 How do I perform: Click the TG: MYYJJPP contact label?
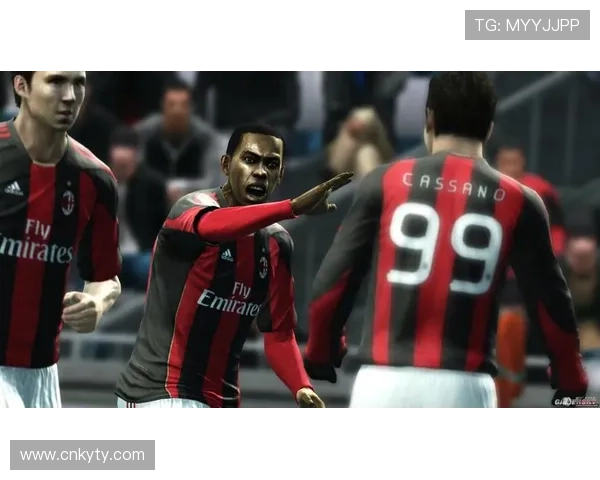coord(527,25)
